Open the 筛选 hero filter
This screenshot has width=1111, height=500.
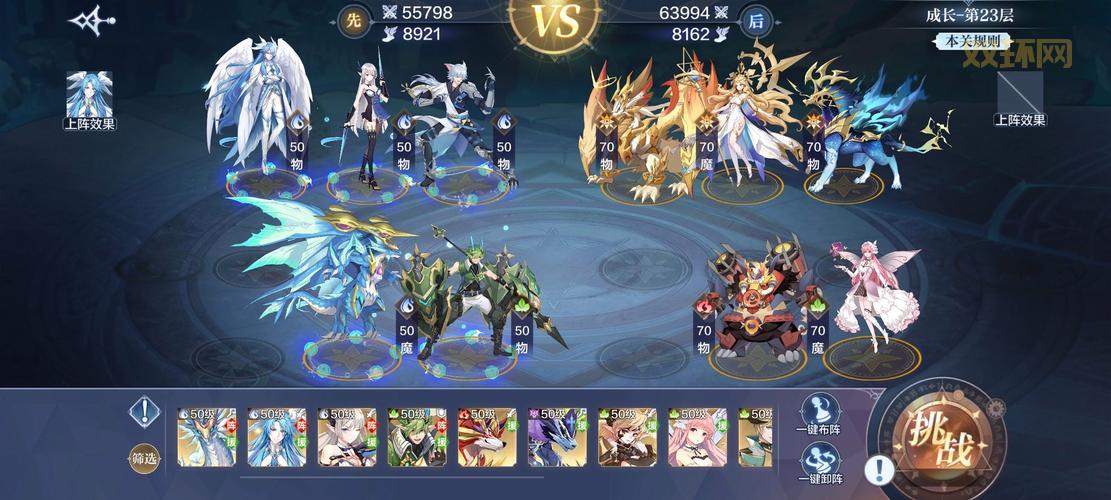(145, 458)
